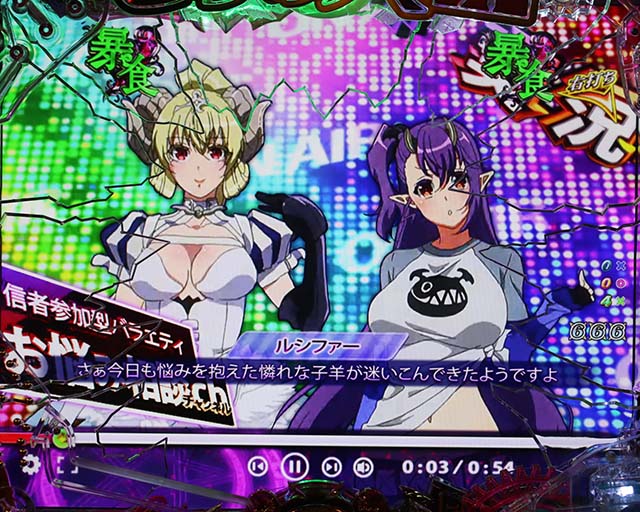
Task: Toggle the fullscreen bracket icon
Action: (x=66, y=464)
